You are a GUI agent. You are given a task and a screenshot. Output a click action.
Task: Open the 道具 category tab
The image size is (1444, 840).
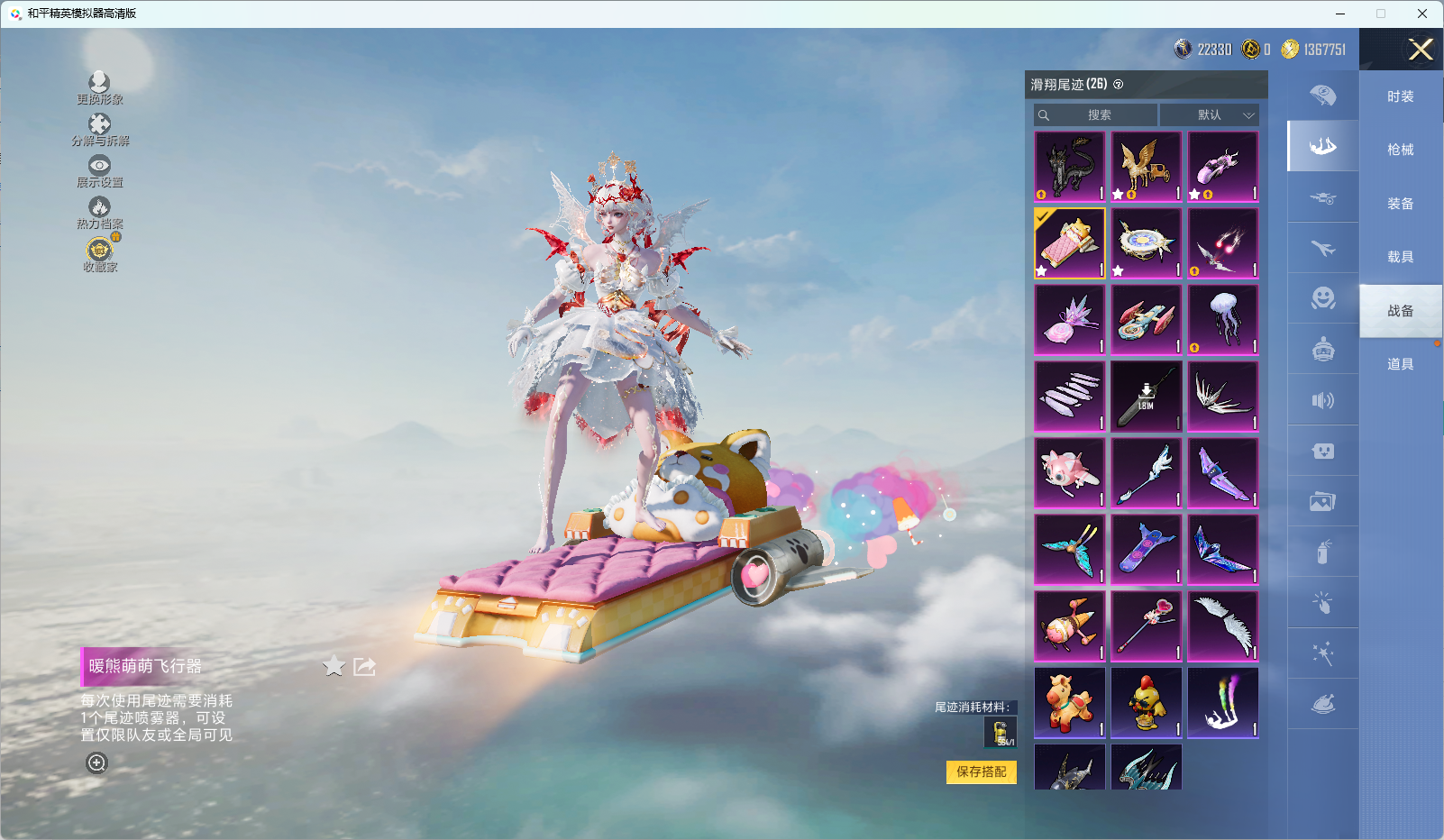(1400, 364)
